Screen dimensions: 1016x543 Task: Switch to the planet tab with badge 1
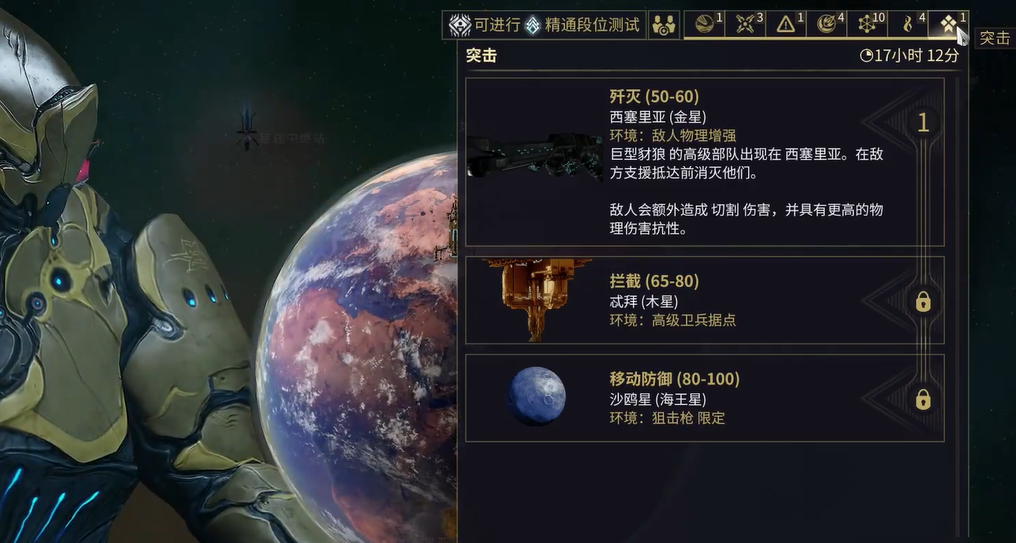point(708,24)
